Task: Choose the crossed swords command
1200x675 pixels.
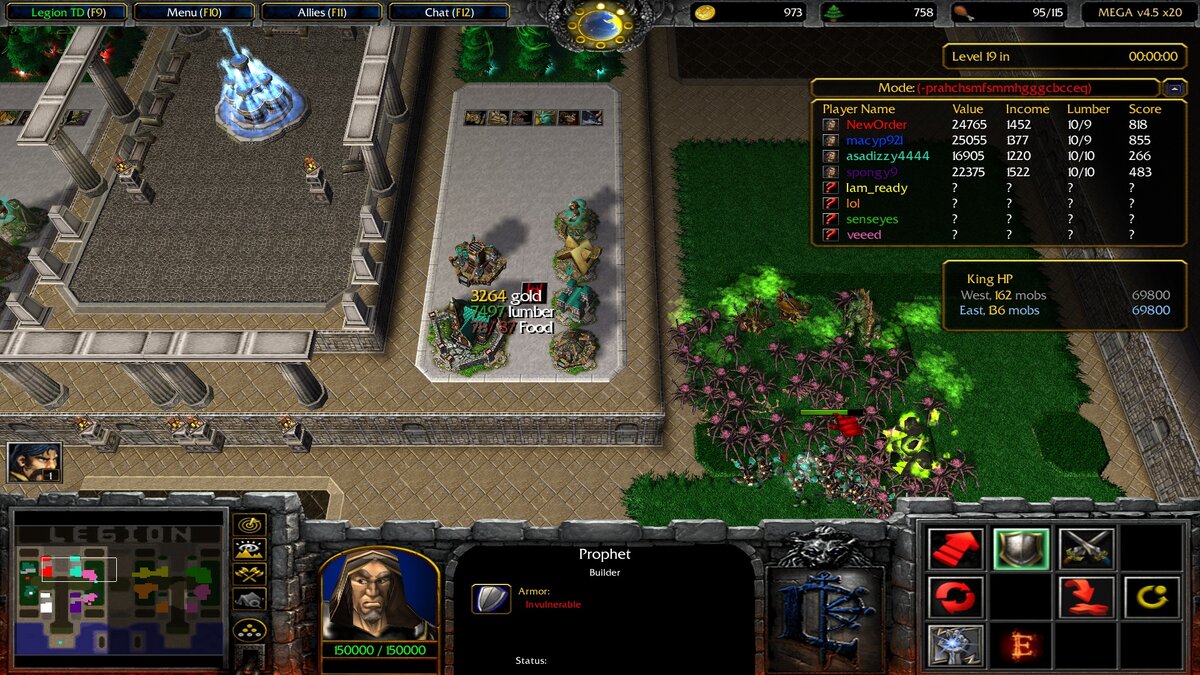Action: [x=1086, y=548]
